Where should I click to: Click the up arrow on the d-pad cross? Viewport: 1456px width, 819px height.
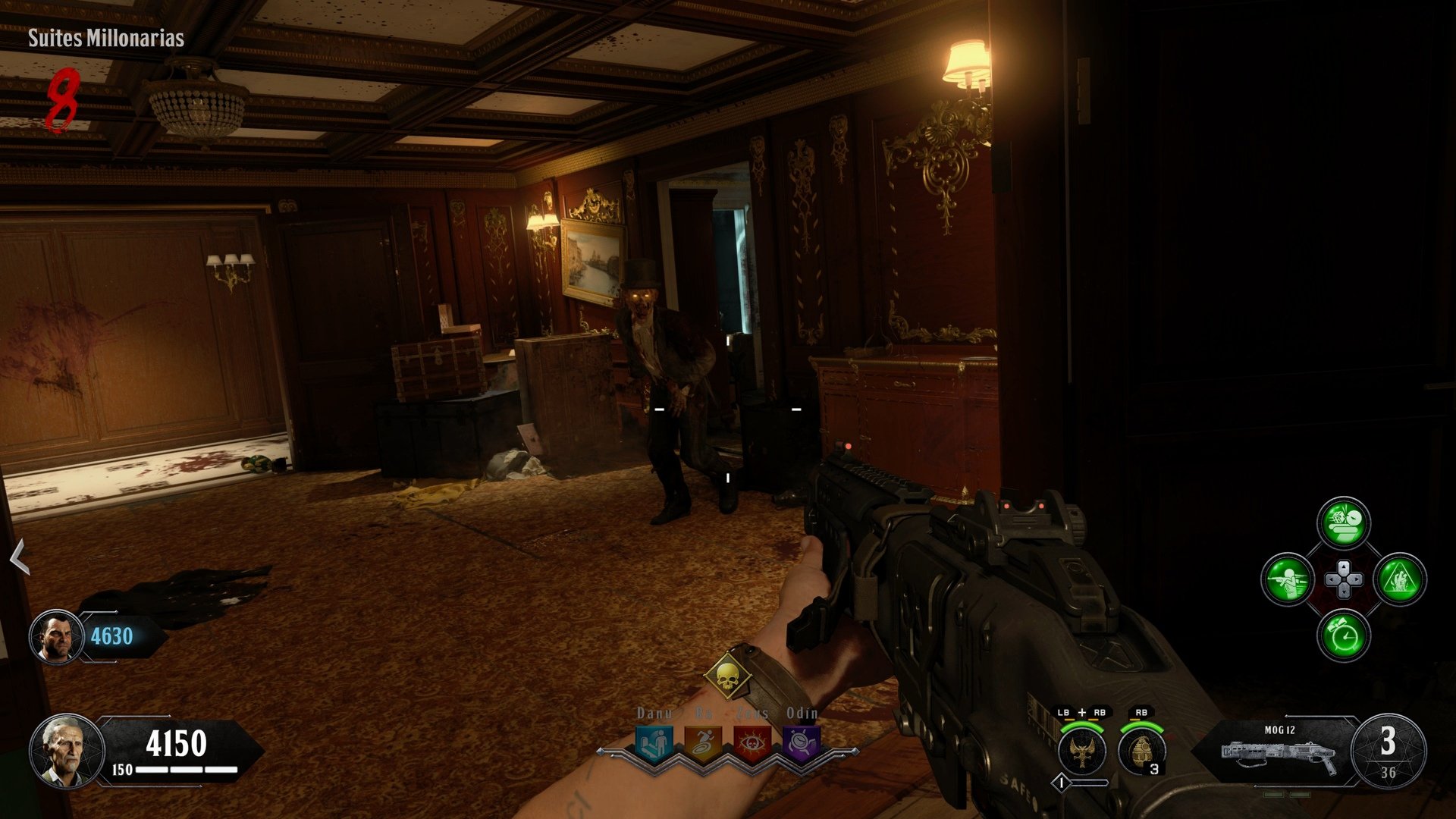tap(1344, 566)
